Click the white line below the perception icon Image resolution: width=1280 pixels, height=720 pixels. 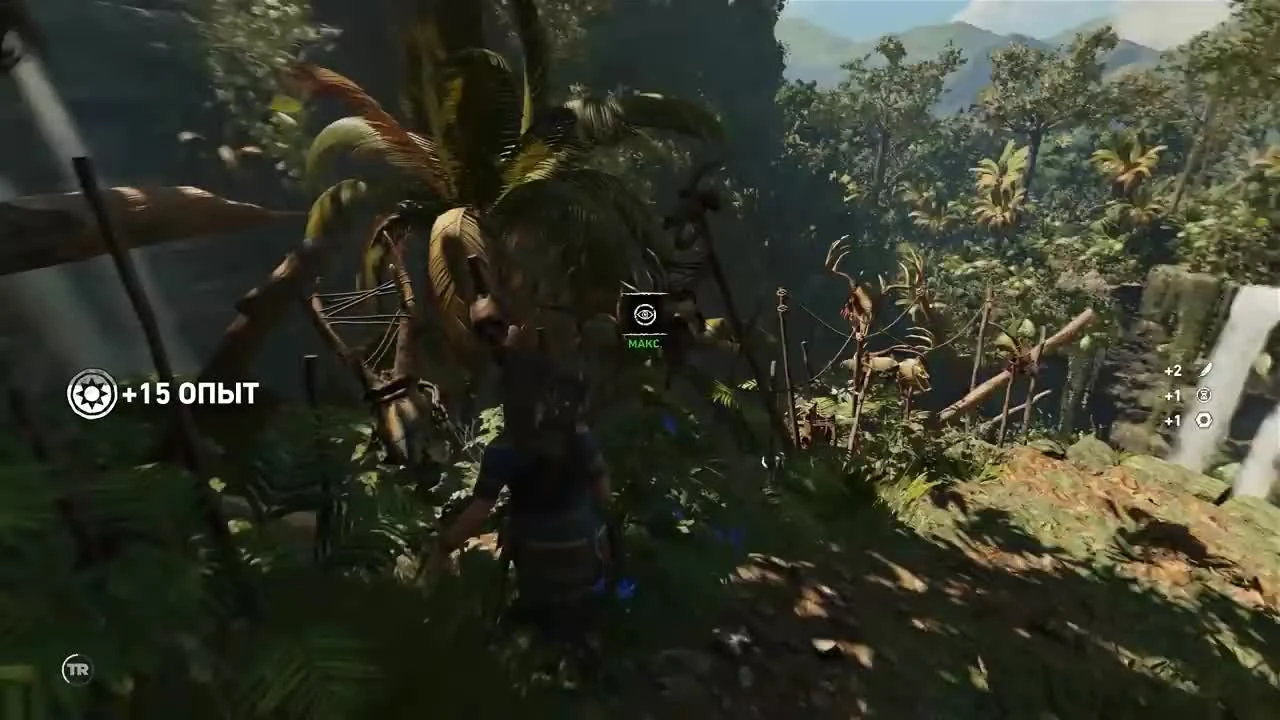point(643,333)
